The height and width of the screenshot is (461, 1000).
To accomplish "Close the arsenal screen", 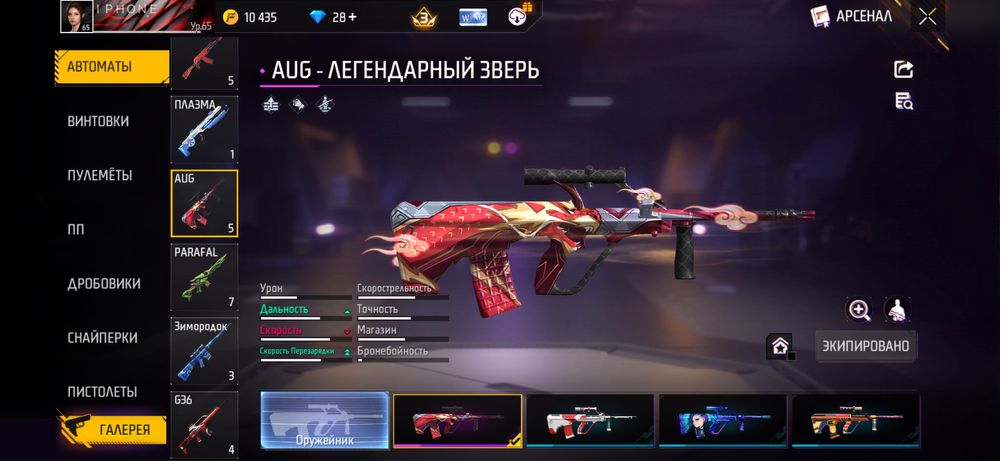I will [928, 16].
